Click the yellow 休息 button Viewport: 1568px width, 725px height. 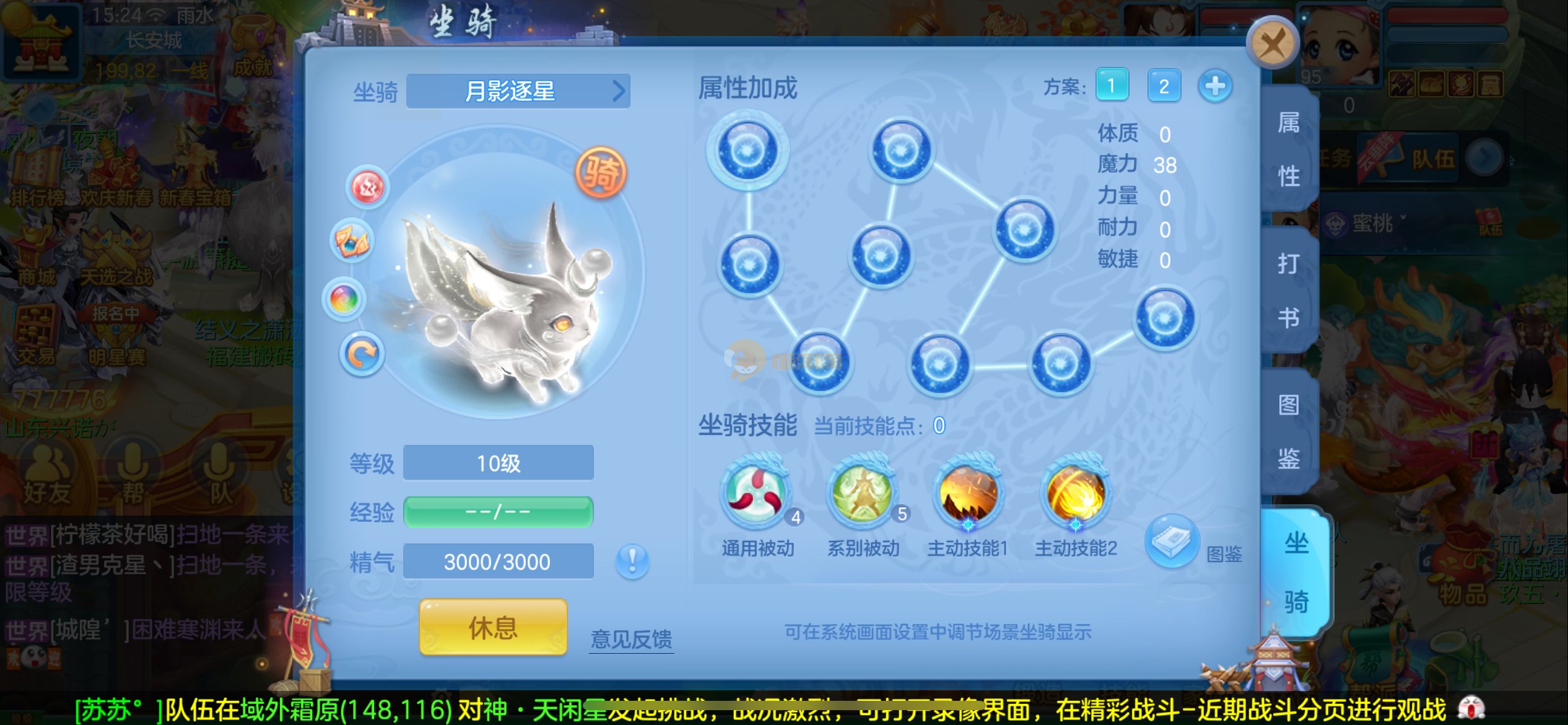click(x=493, y=627)
